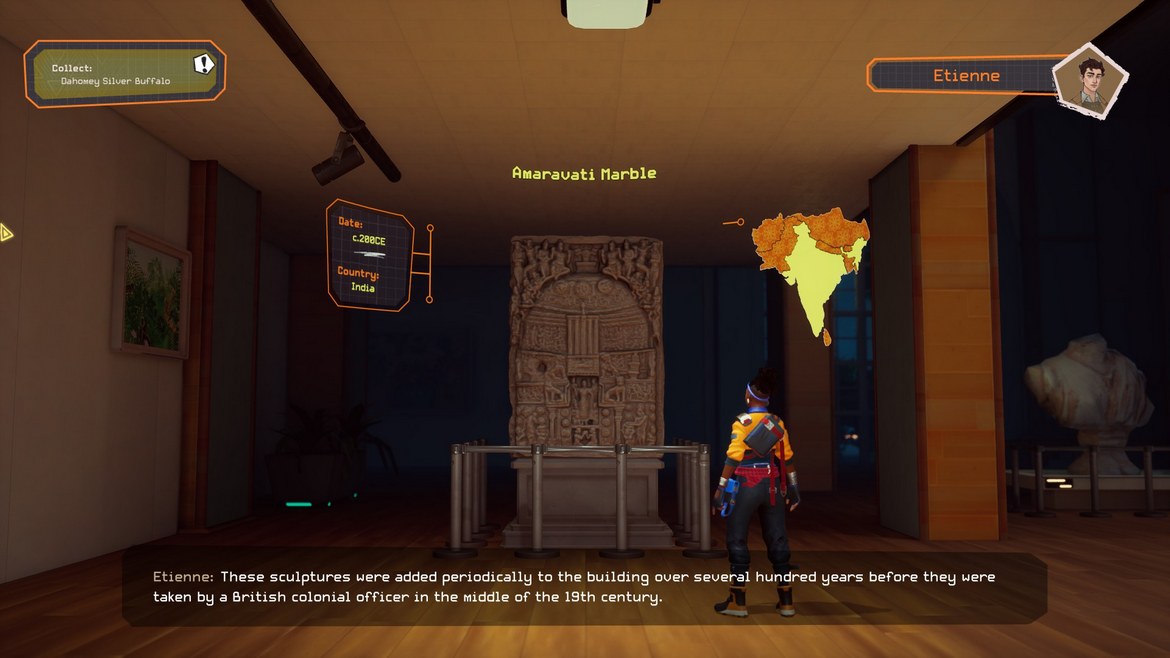Click the Etienne speaker name banner
1170x658 pixels.
tap(965, 76)
